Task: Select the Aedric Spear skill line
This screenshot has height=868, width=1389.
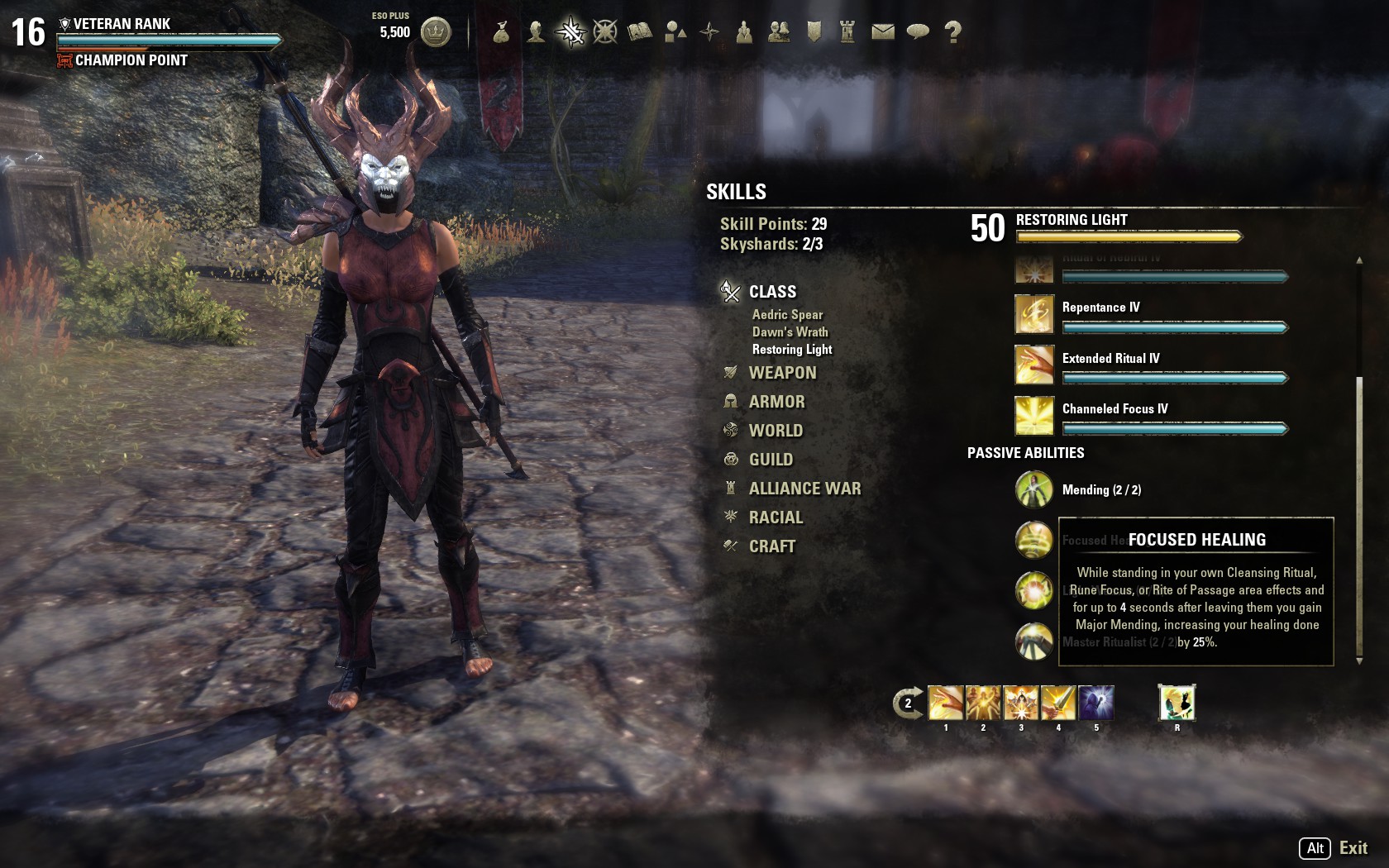Action: pos(787,315)
